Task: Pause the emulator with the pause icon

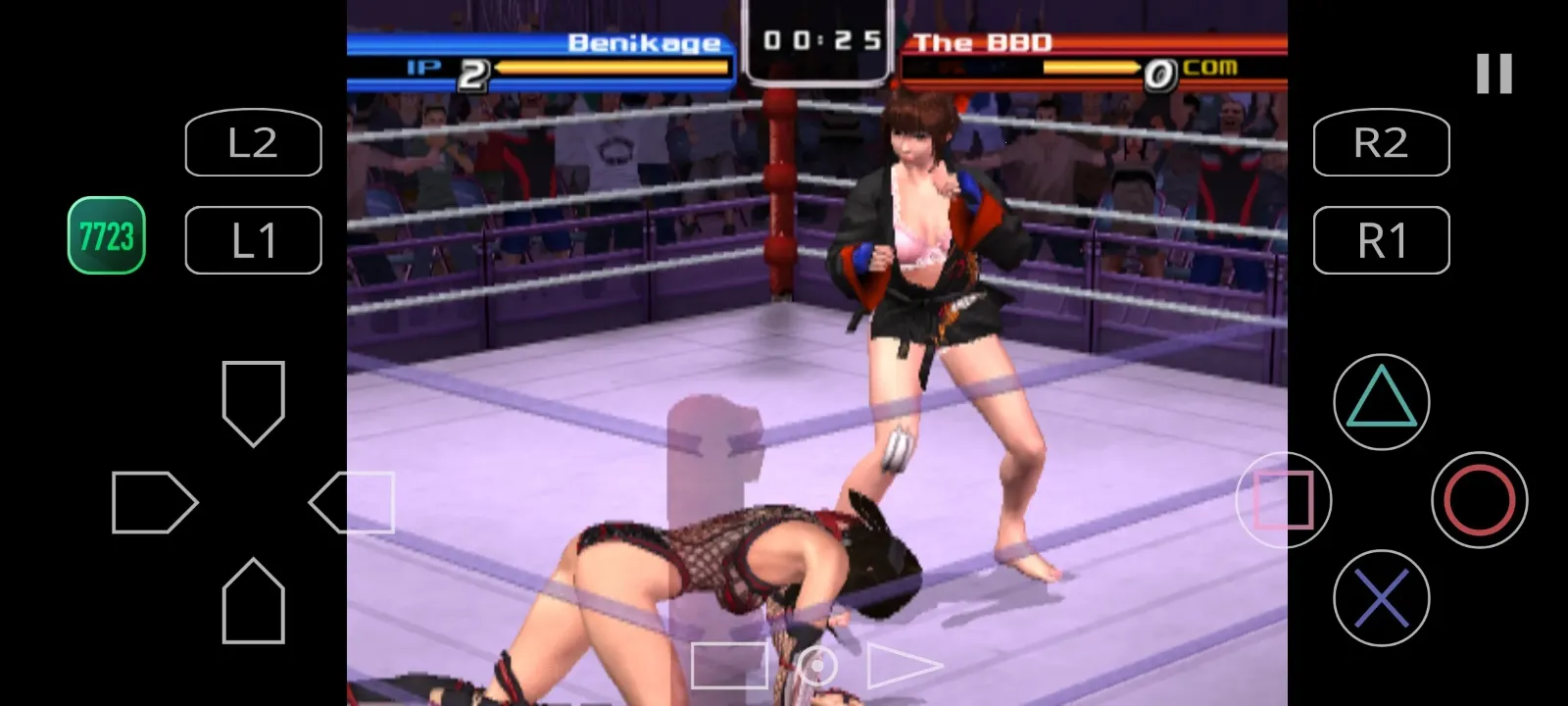Action: click(1494, 74)
